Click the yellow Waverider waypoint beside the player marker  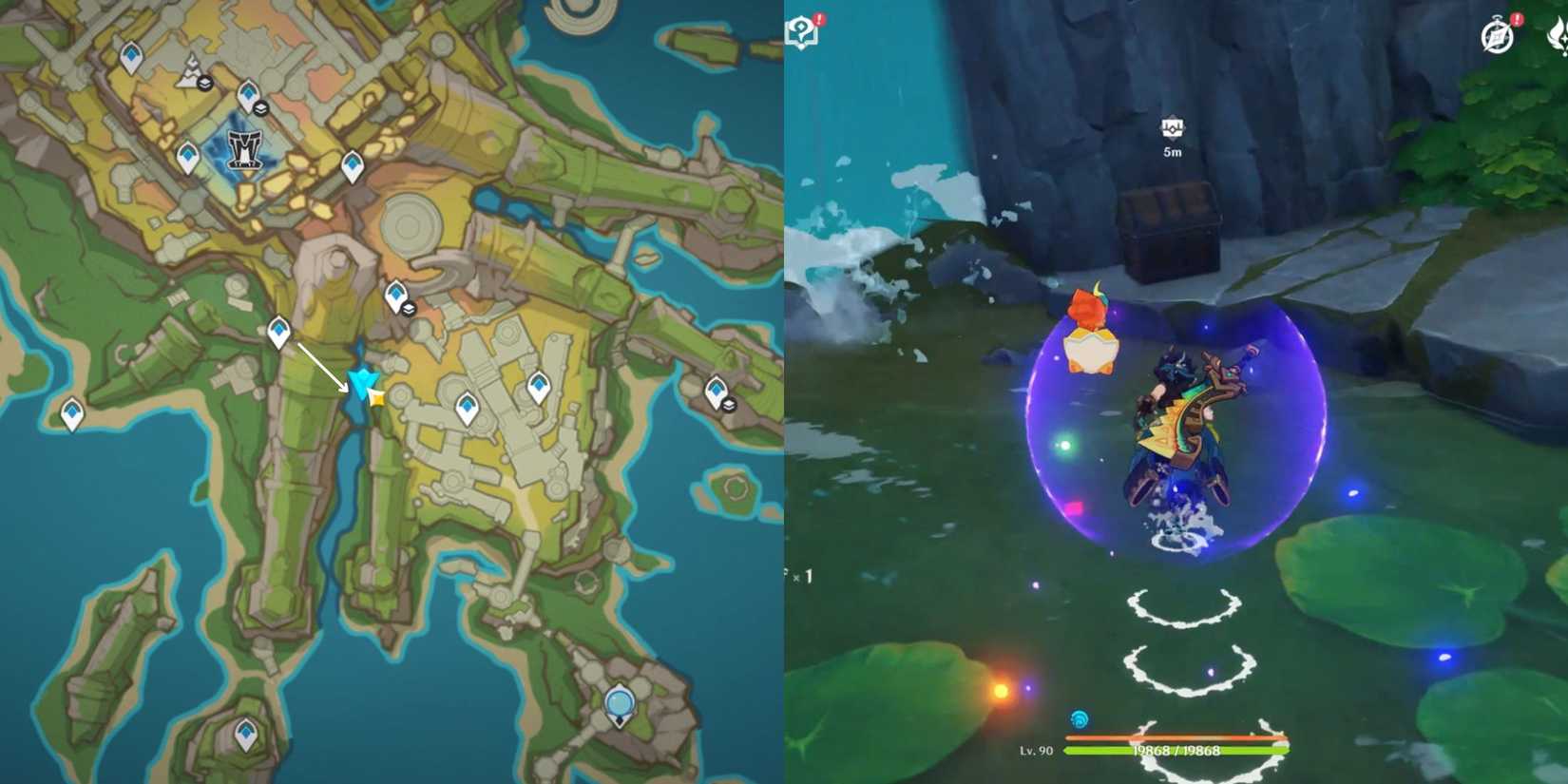tap(374, 399)
